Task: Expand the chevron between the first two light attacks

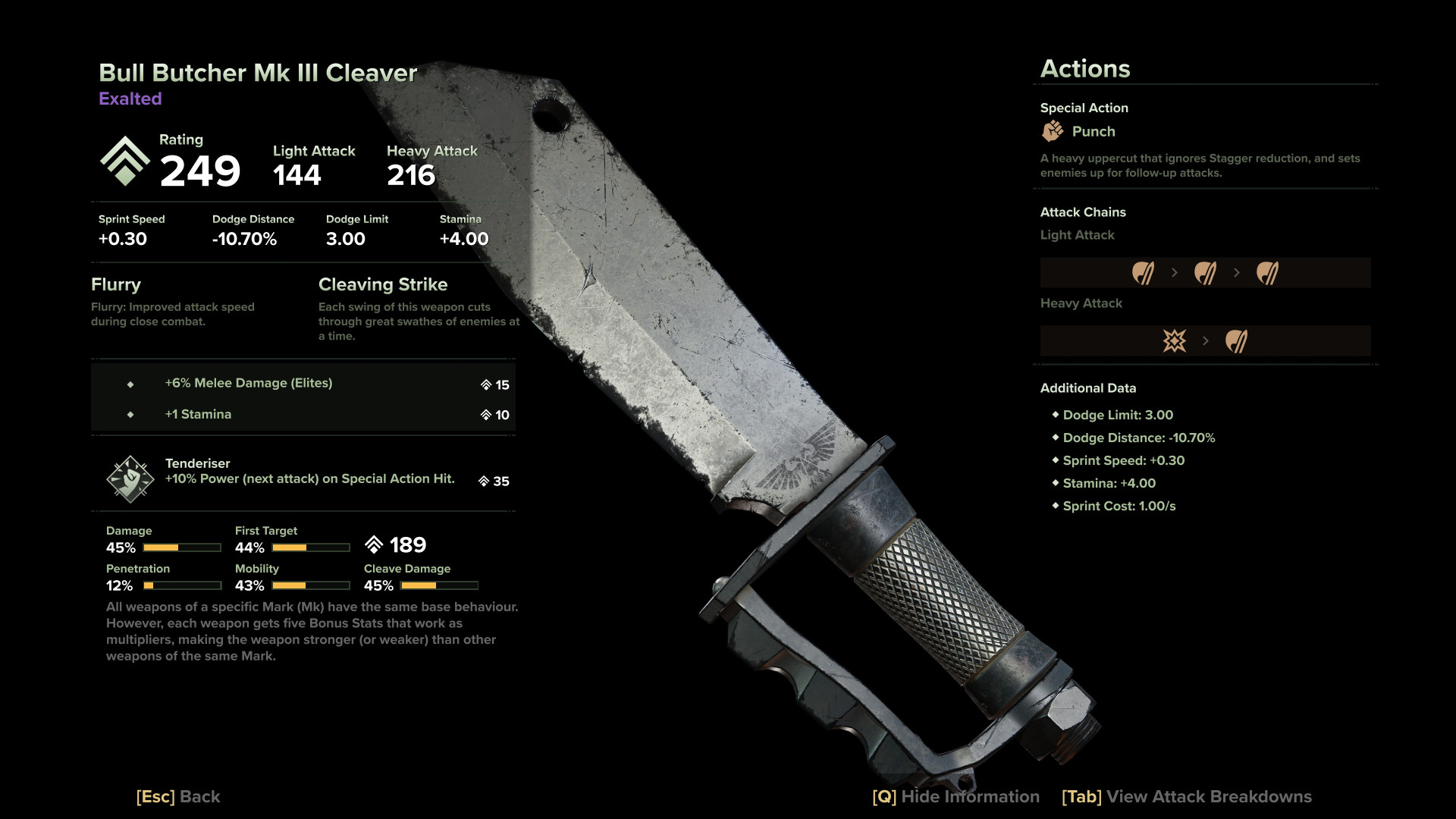Action: [x=1173, y=271]
